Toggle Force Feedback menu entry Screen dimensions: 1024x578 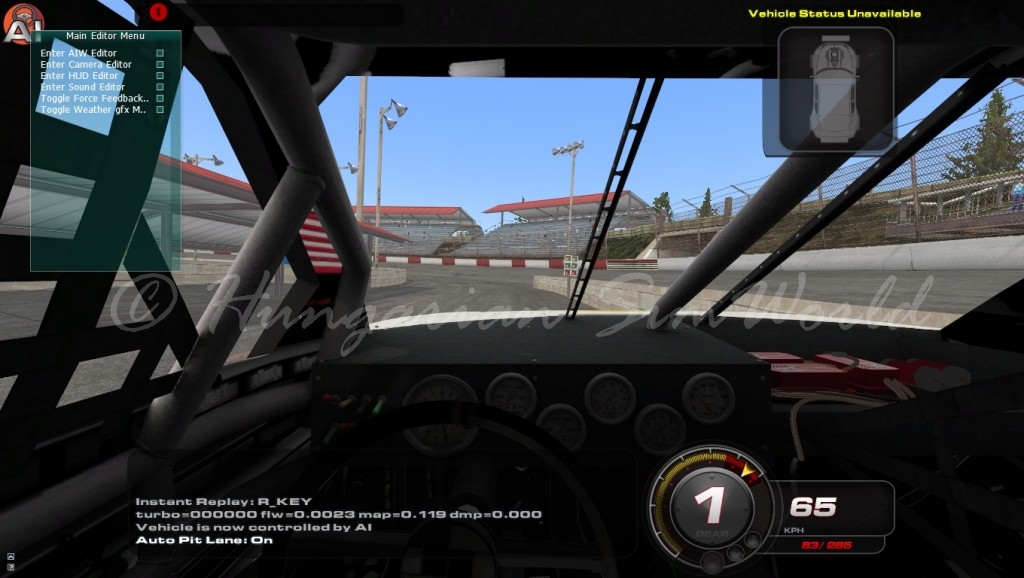(95, 98)
